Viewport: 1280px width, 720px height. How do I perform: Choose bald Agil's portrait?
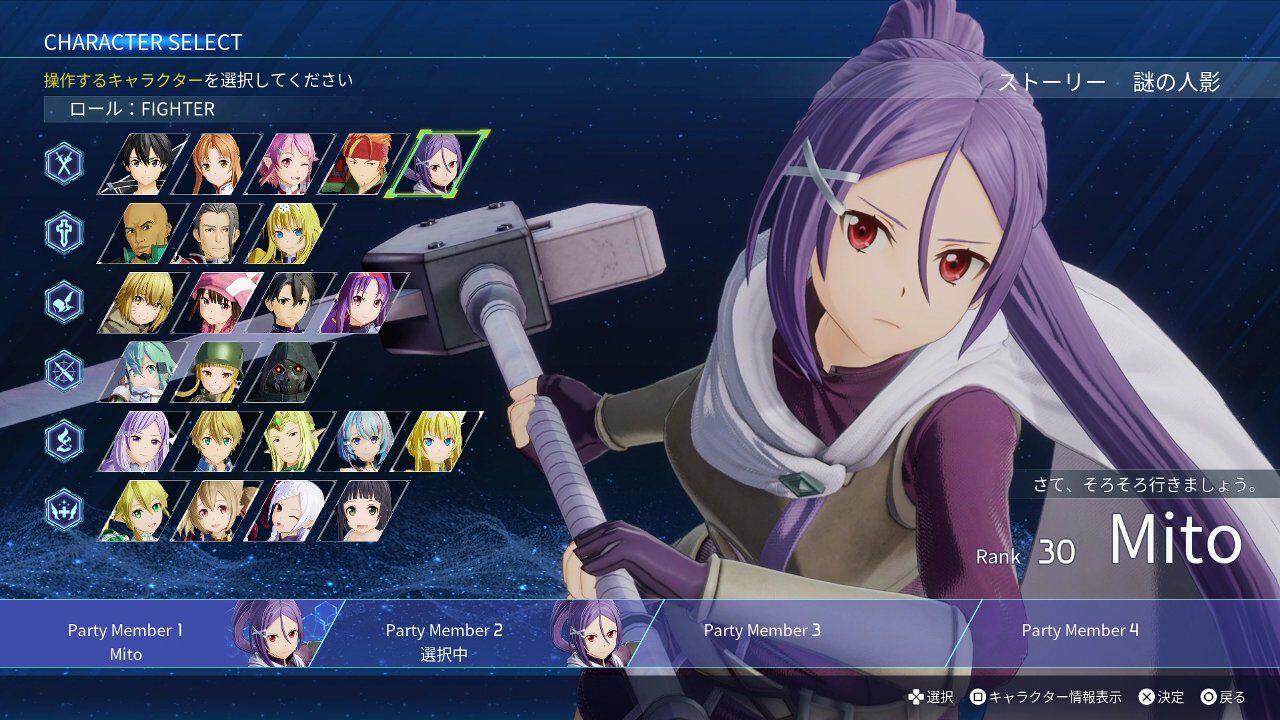click(x=145, y=233)
